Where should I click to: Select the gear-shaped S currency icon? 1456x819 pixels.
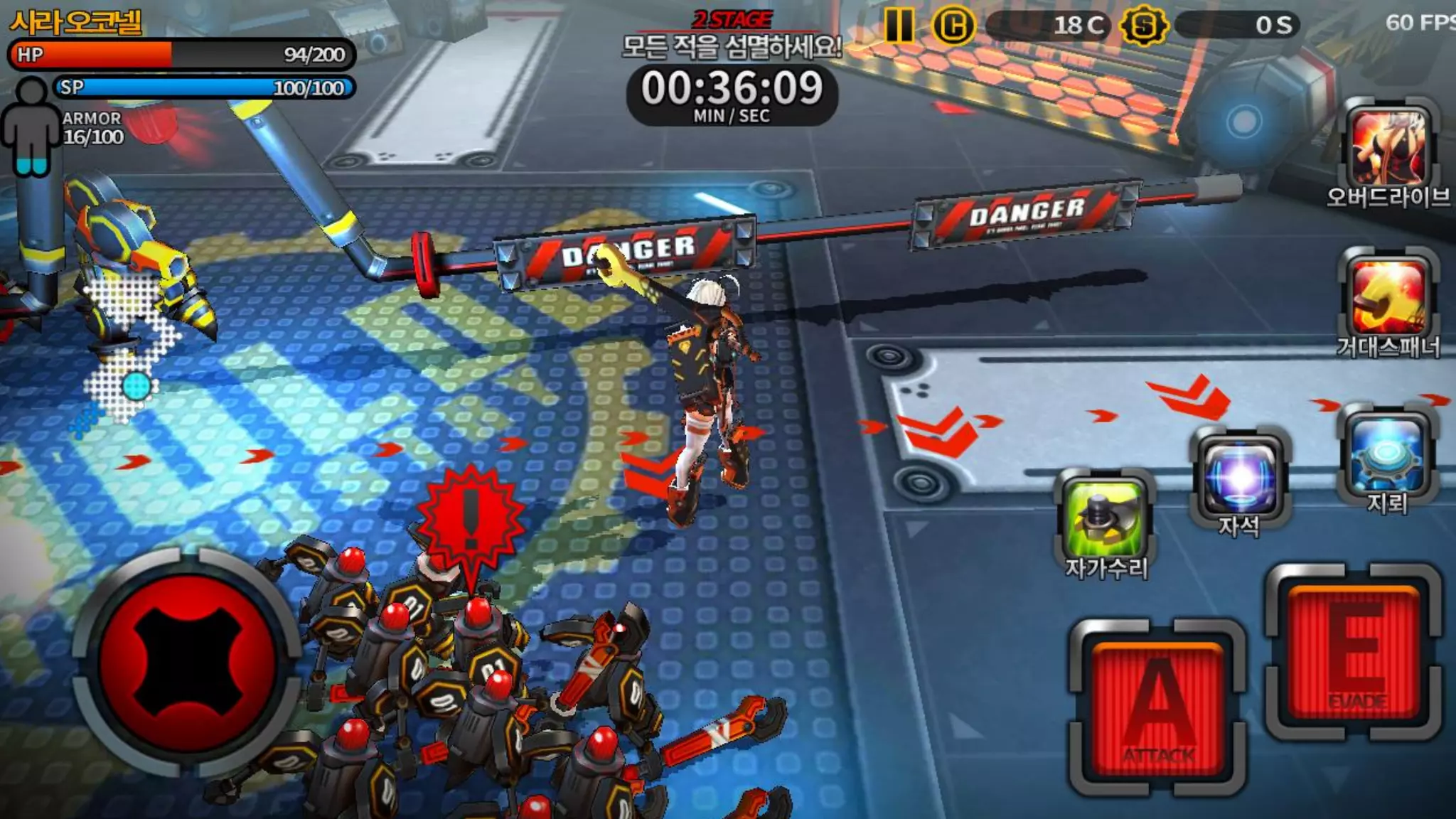tap(1143, 26)
